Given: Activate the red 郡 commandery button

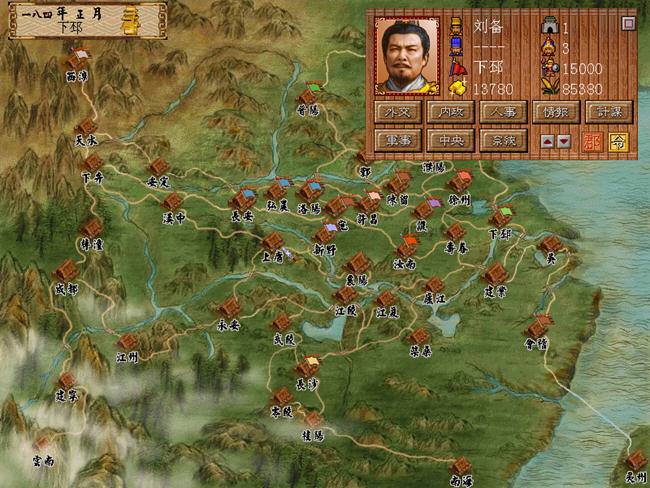Looking at the screenshot, I should (x=593, y=142).
